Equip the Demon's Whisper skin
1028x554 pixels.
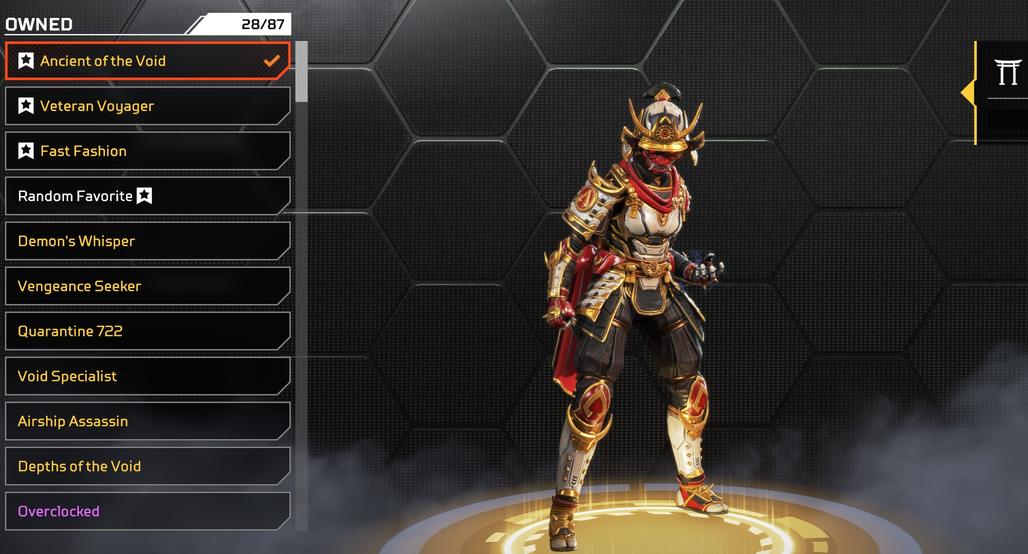click(147, 241)
